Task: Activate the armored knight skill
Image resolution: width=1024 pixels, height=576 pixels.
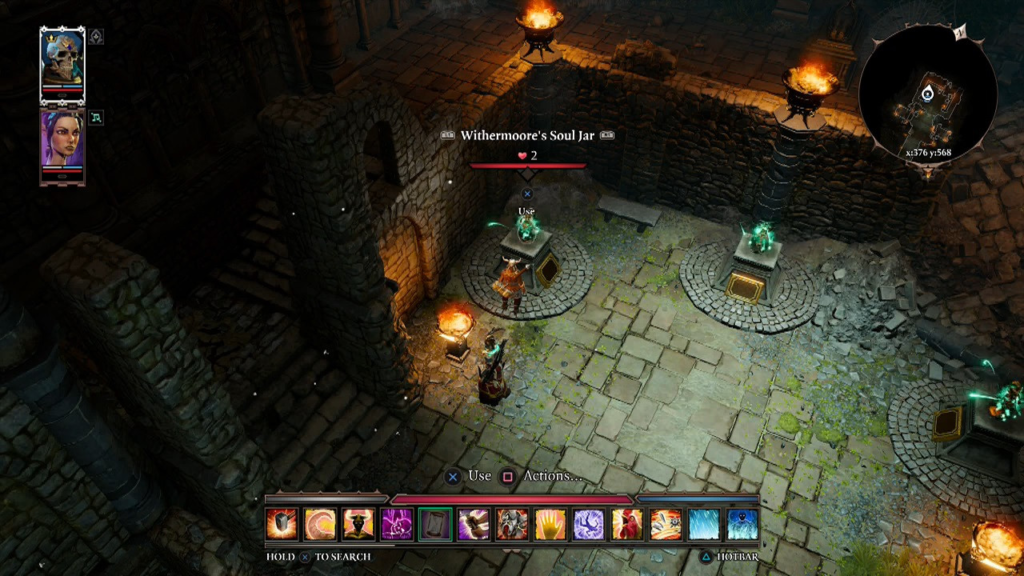Action: [x=512, y=524]
